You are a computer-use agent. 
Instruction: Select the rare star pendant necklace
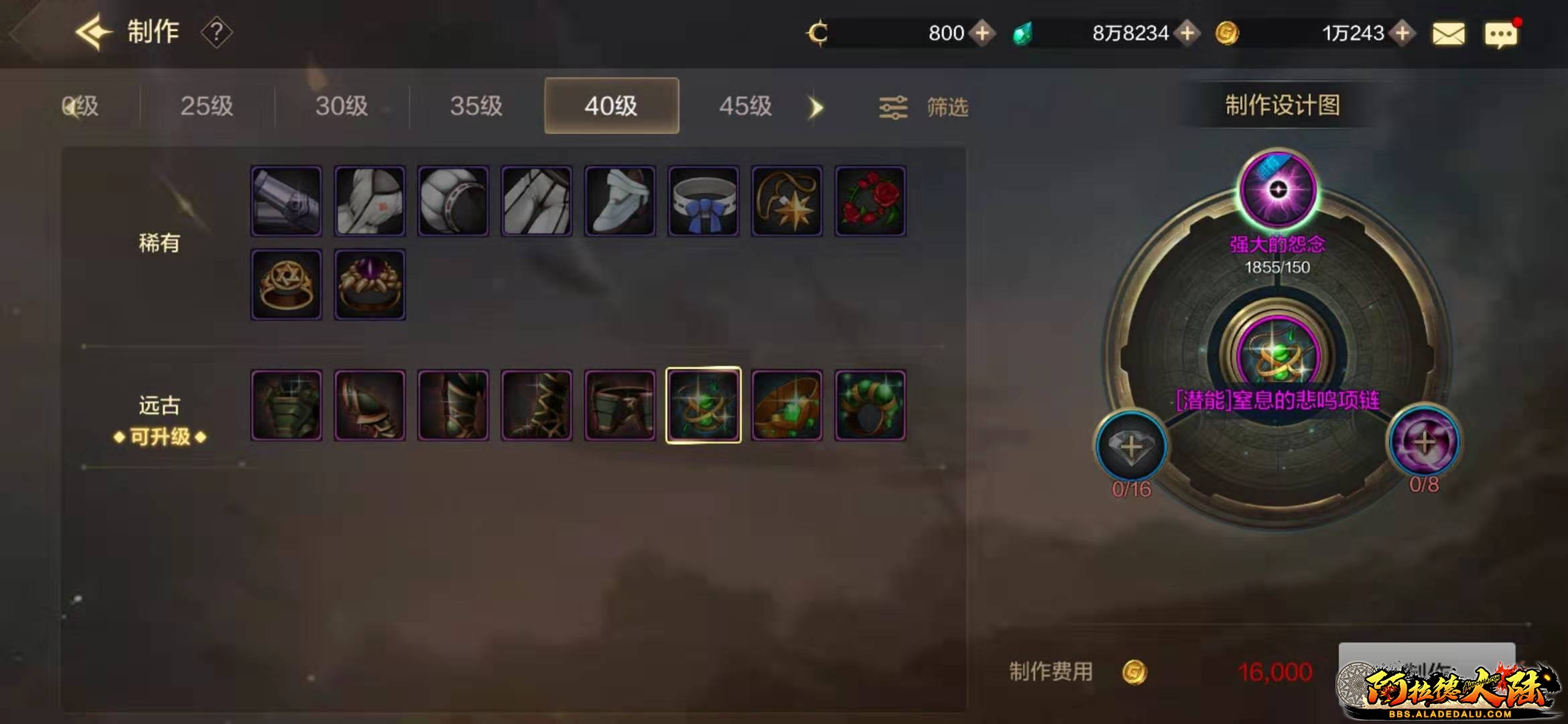click(x=787, y=201)
